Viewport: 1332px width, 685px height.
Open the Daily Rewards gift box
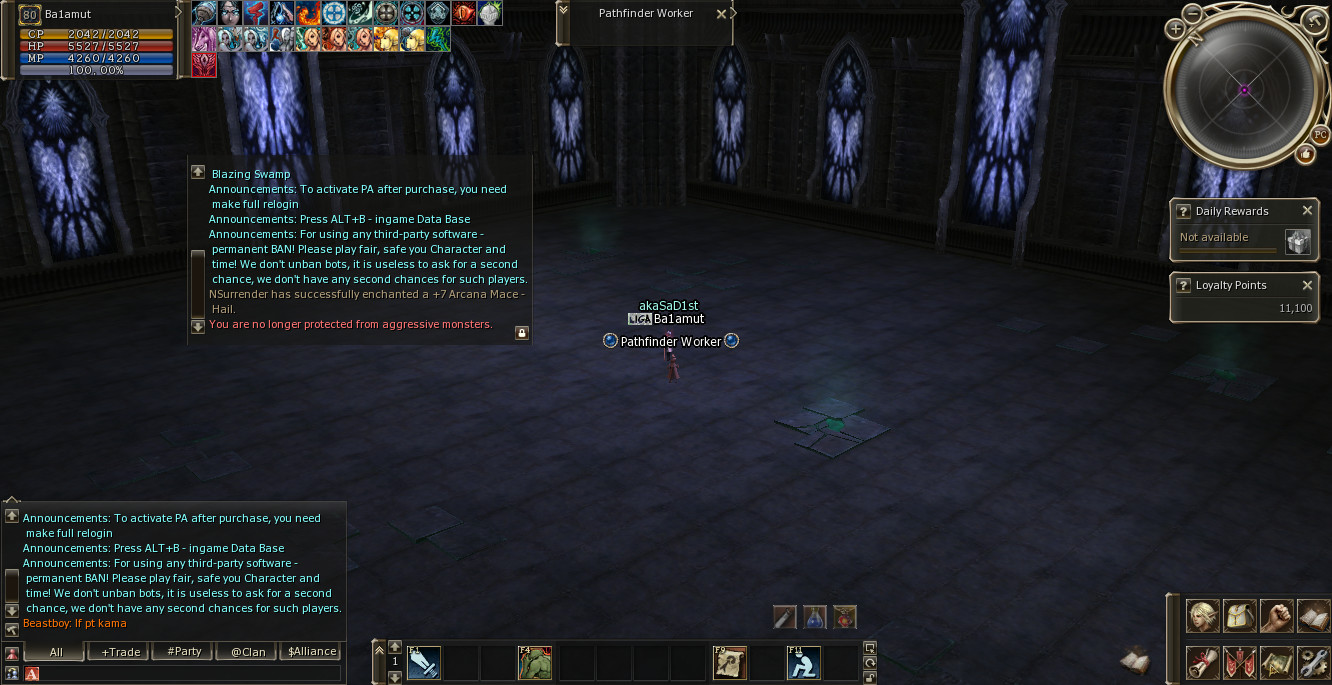pos(1297,242)
